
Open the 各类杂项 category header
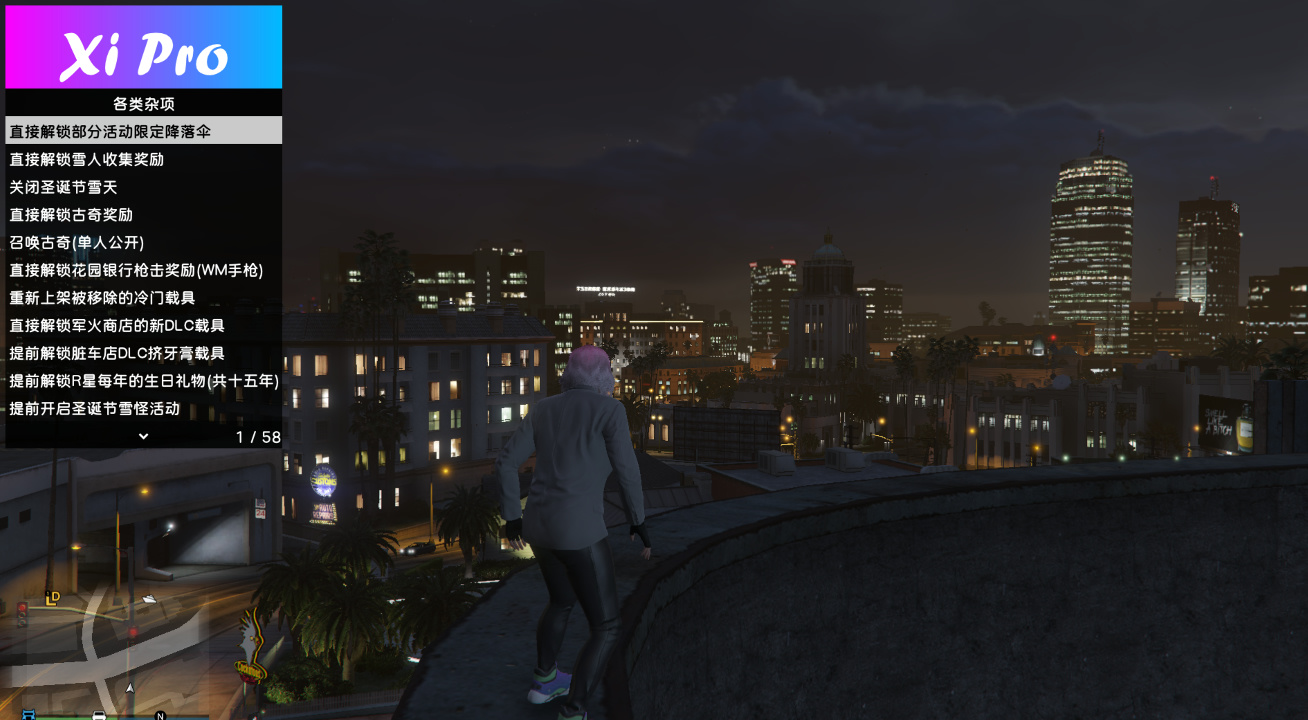pyautogui.click(x=143, y=103)
